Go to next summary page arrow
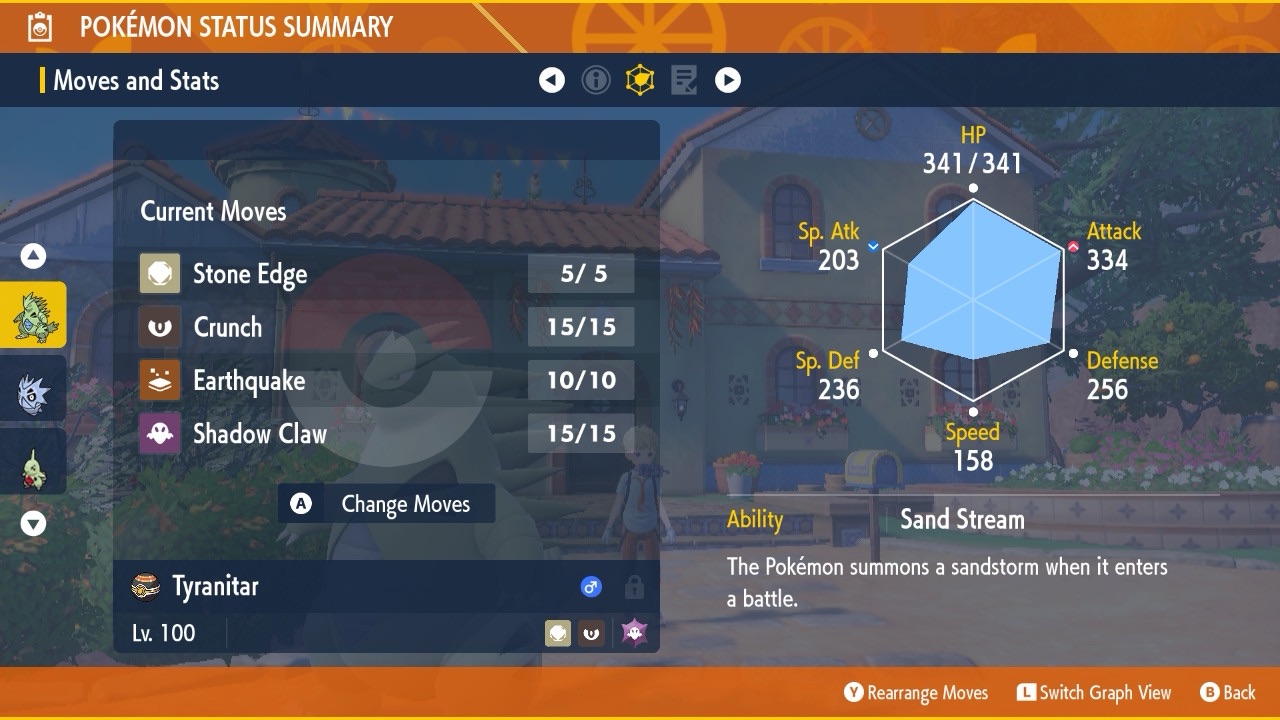The height and width of the screenshot is (720, 1280). (x=728, y=80)
